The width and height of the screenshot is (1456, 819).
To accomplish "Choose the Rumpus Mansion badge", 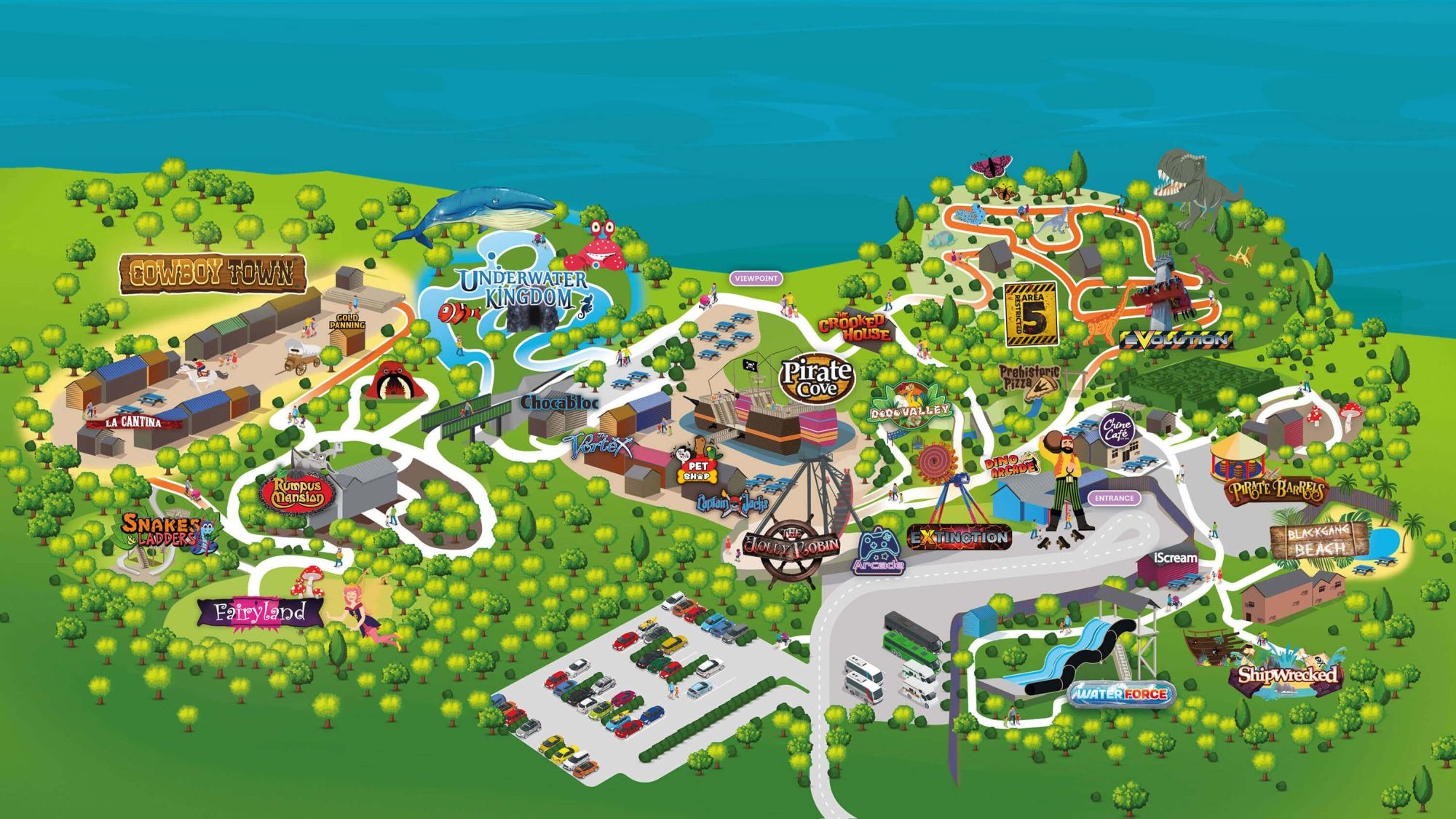I will point(297,494).
